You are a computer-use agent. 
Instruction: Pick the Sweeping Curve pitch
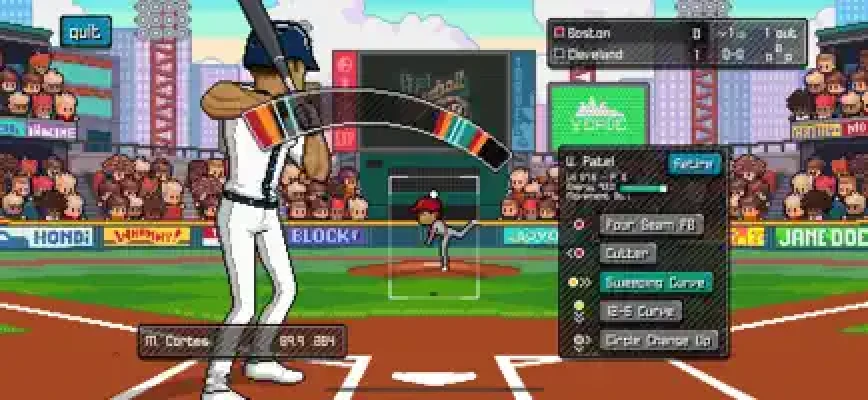pos(655,282)
